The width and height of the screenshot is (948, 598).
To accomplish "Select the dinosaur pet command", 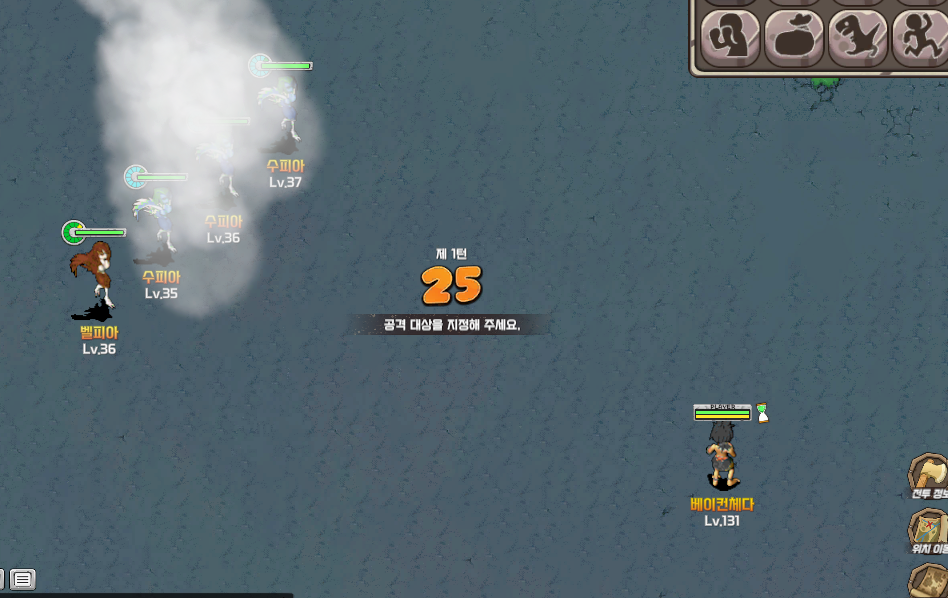I will (857, 39).
